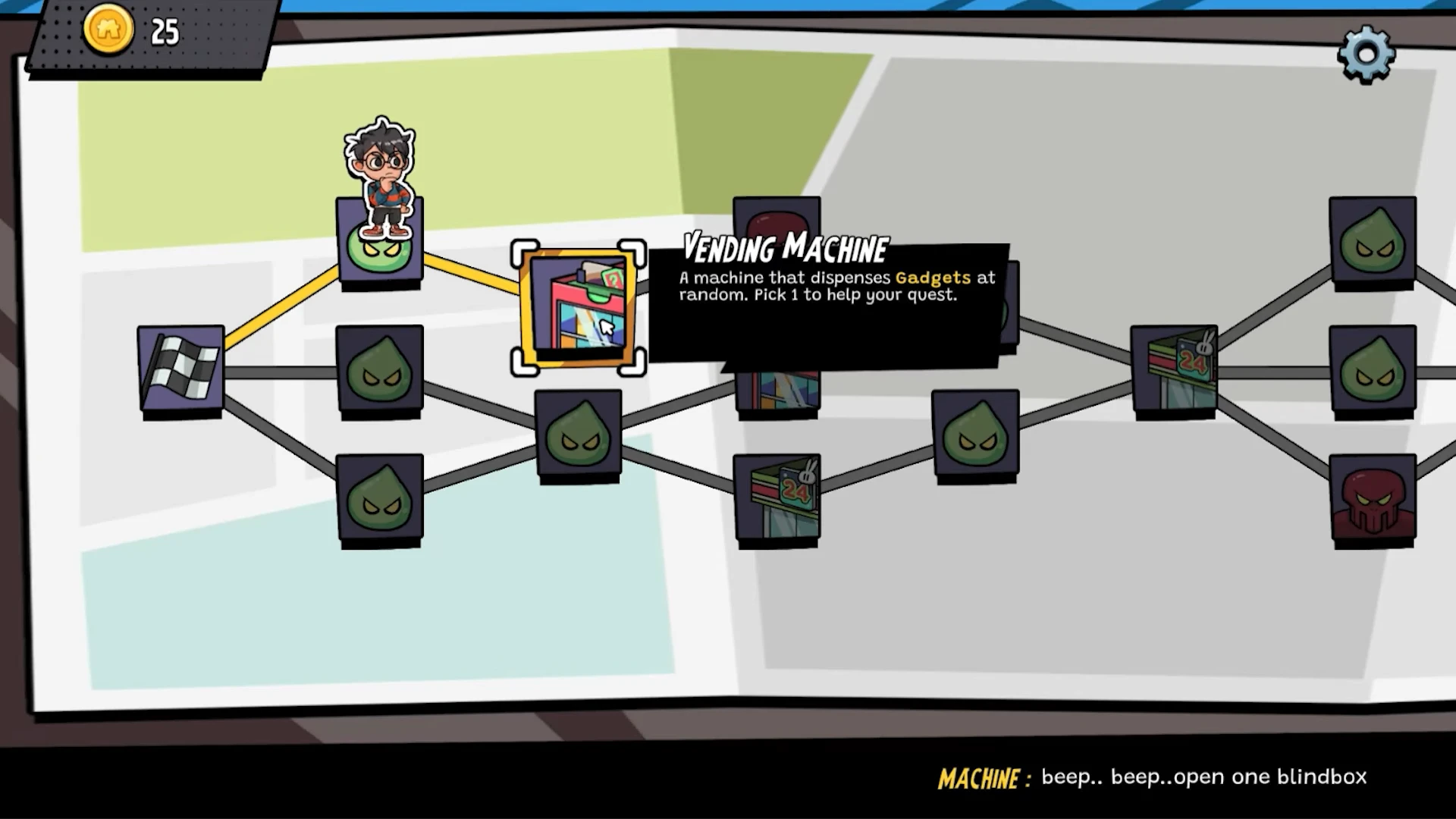Open the settings gear menu
This screenshot has width=1456, height=819.
tap(1366, 54)
